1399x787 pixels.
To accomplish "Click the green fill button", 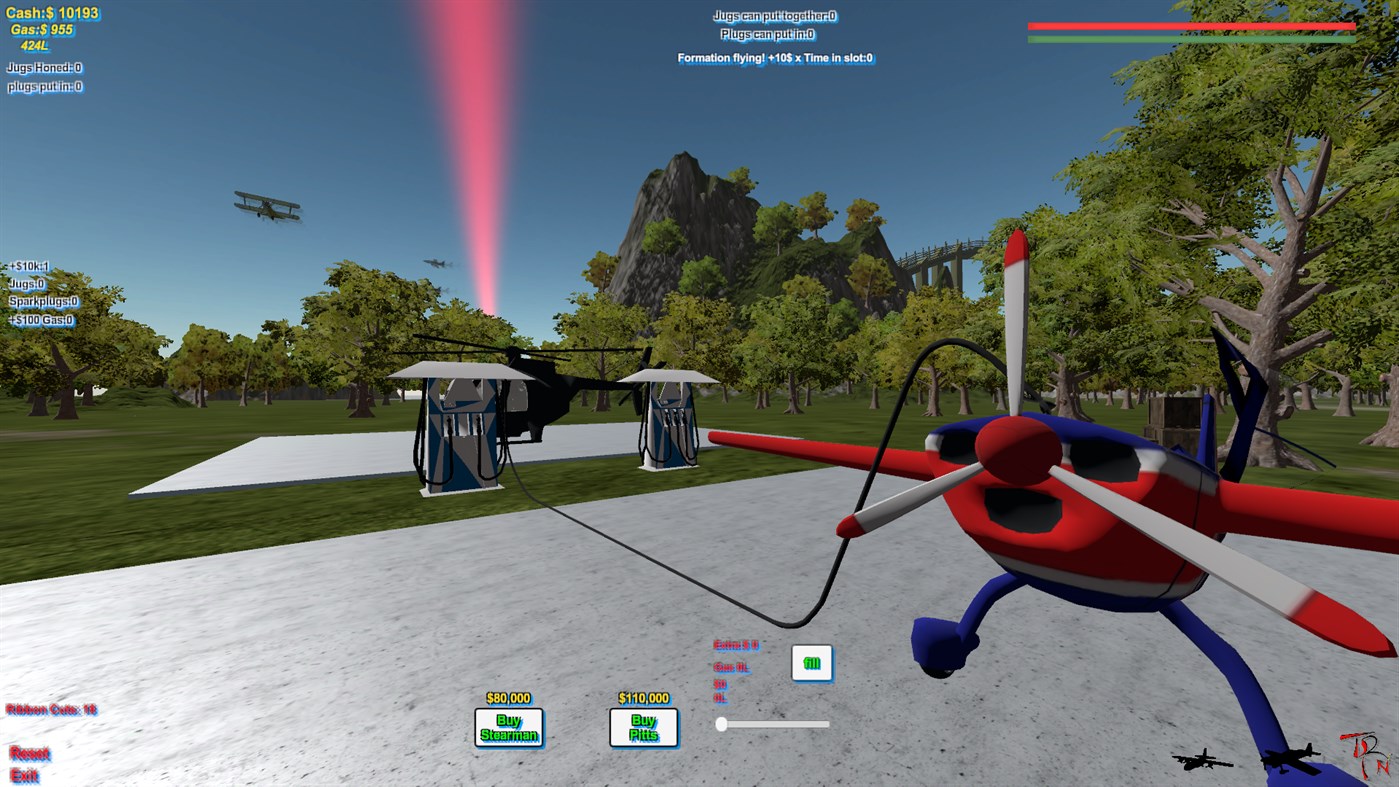I will (811, 662).
